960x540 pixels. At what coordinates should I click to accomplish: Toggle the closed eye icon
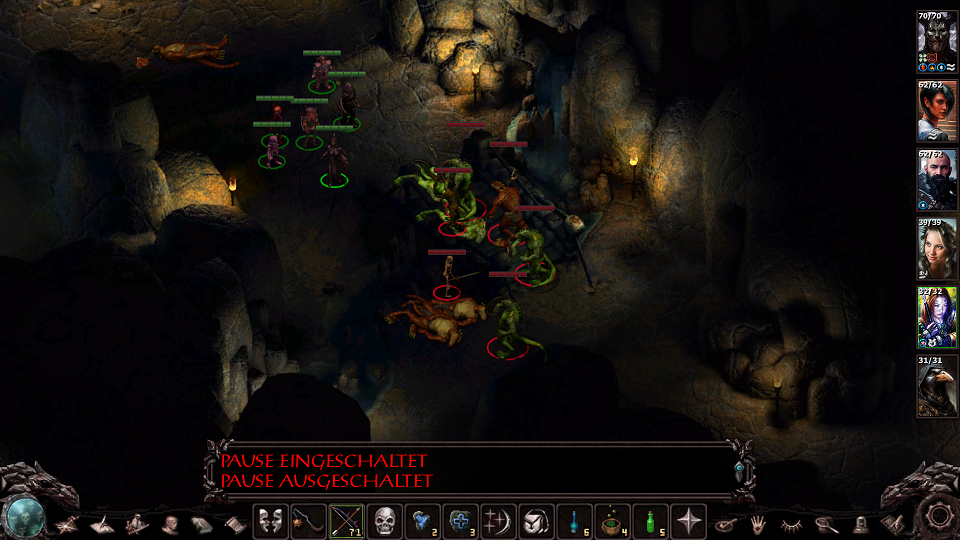pos(792,523)
